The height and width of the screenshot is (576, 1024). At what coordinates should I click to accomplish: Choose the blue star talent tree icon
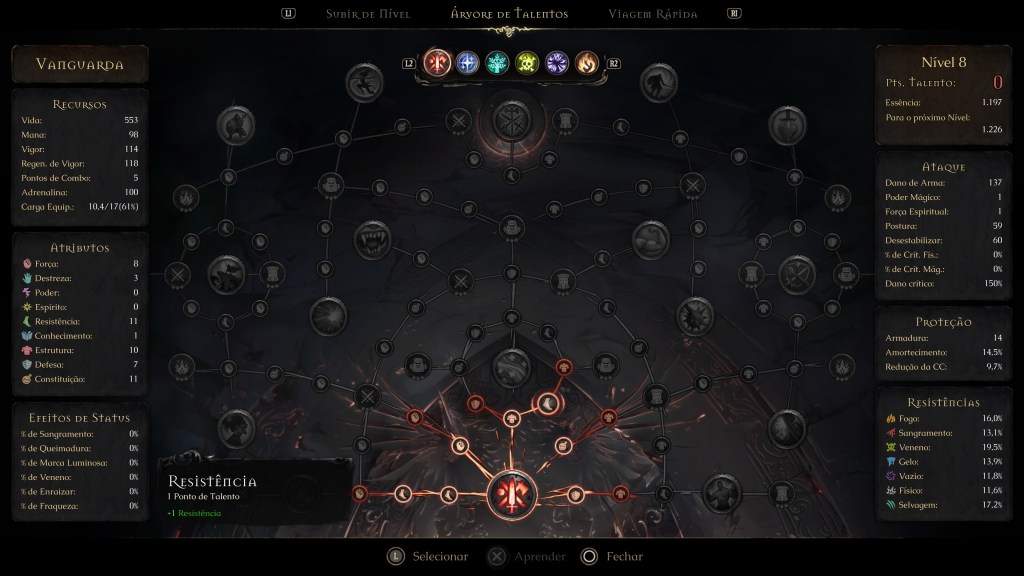[x=467, y=63]
